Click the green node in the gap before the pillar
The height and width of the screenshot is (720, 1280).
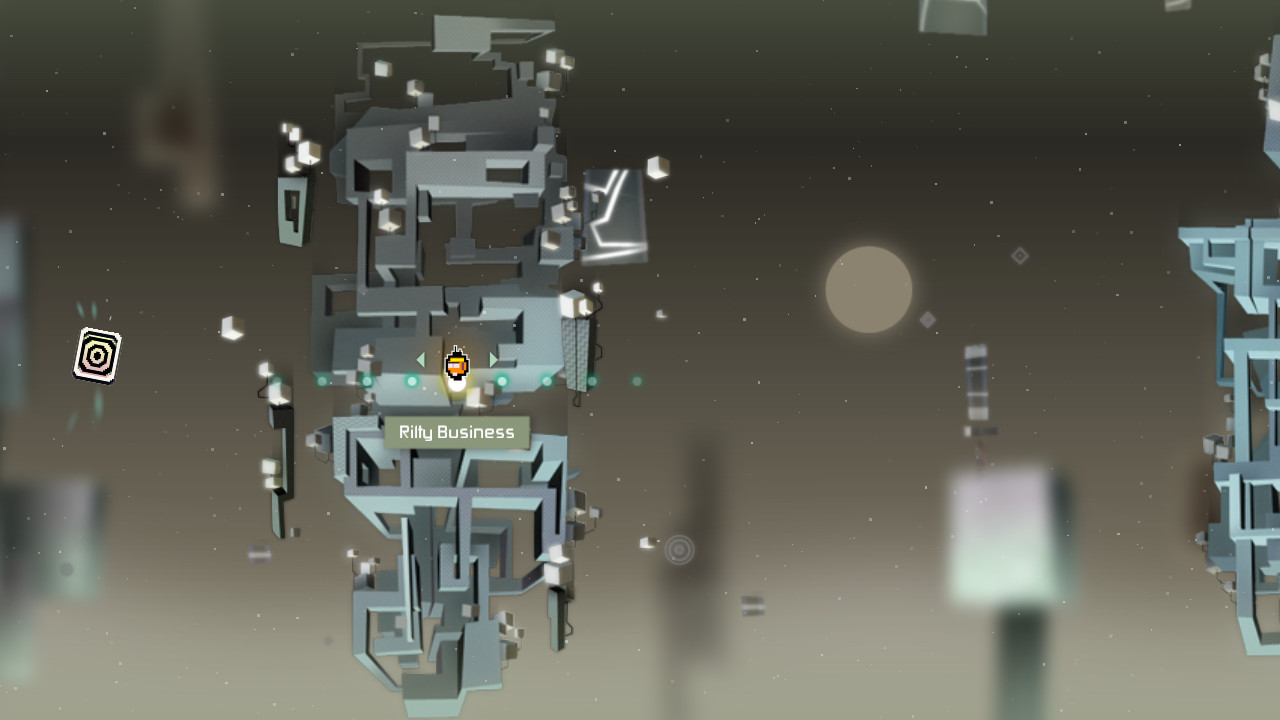coord(545,381)
